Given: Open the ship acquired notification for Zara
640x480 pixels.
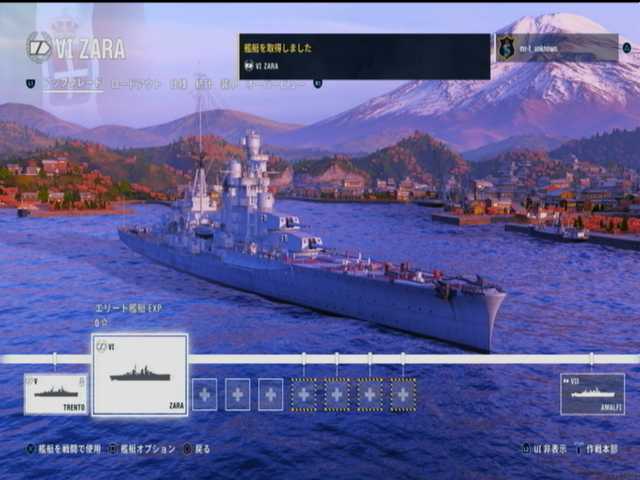Looking at the screenshot, I should point(364,56).
